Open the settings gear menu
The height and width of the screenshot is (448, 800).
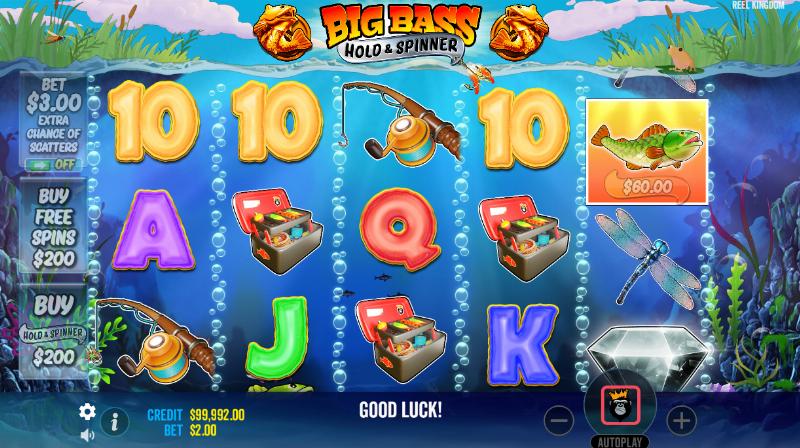pyautogui.click(x=87, y=411)
